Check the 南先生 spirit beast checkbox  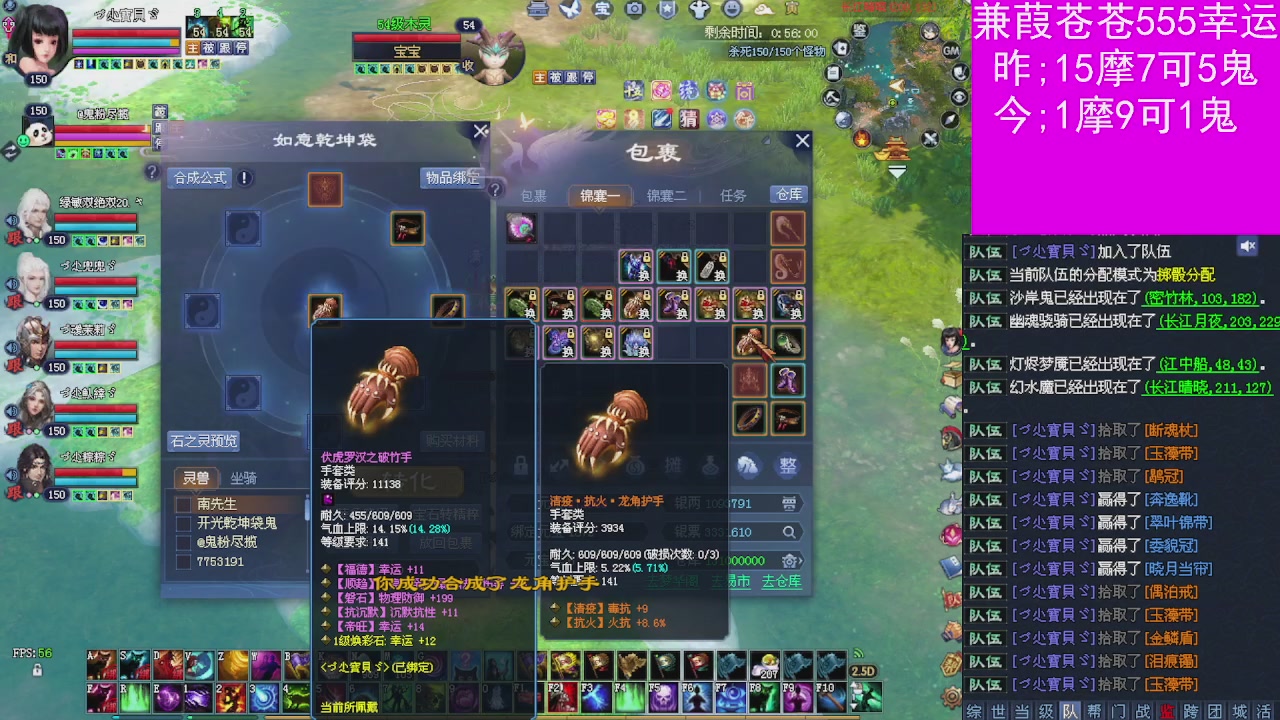182,503
